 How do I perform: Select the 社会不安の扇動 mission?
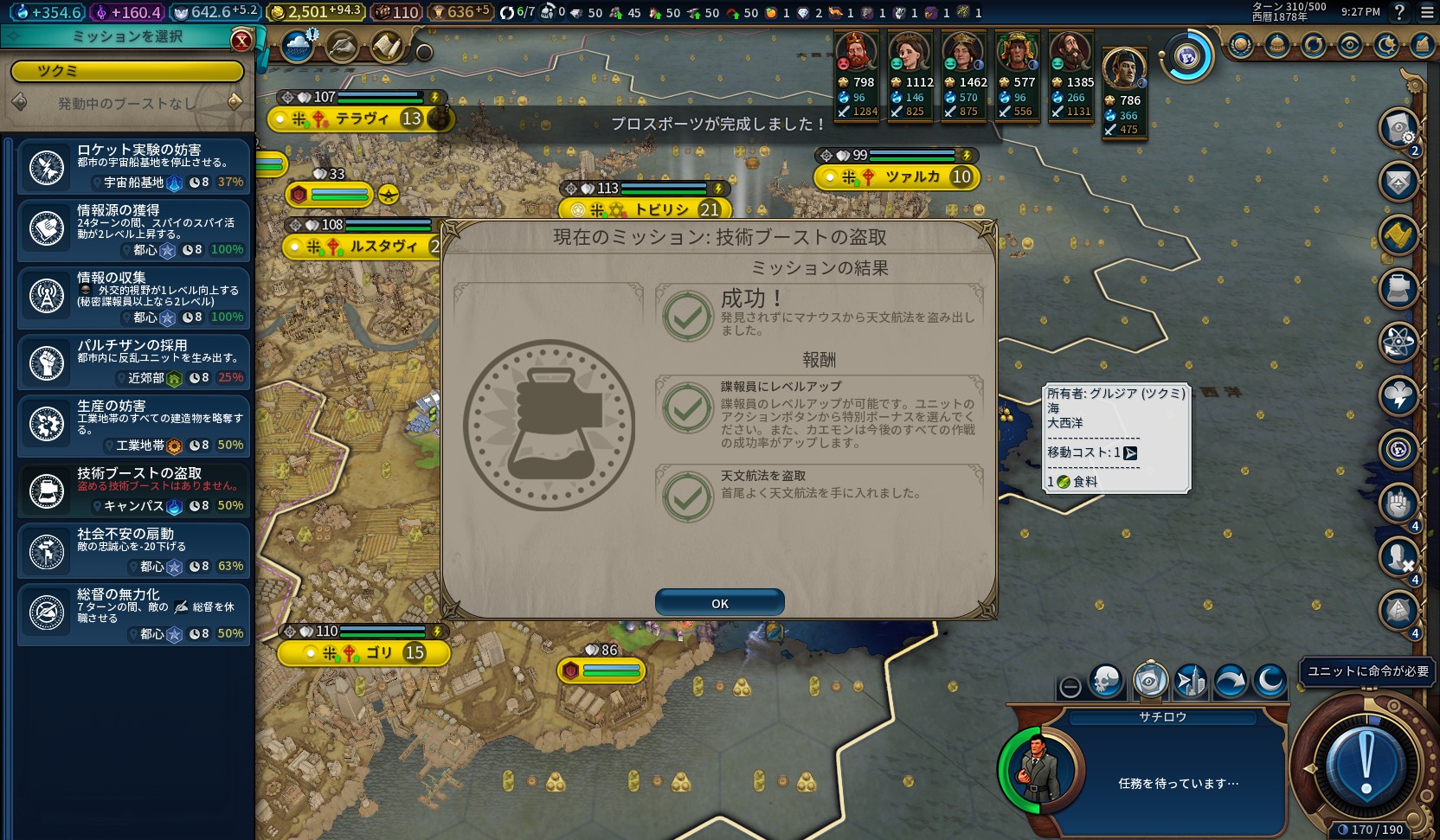(x=134, y=551)
